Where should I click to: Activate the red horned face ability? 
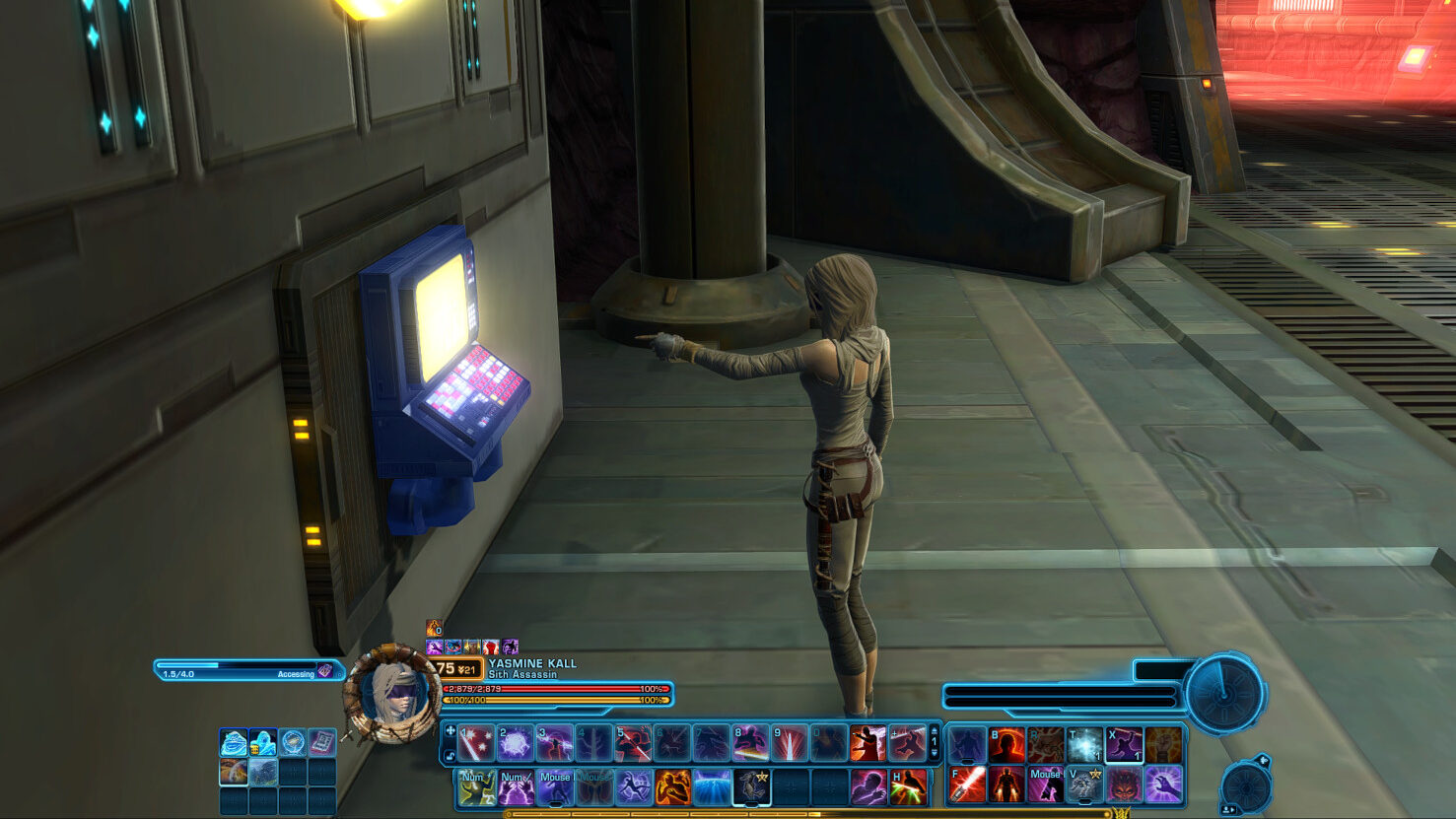pyautogui.click(x=1124, y=785)
